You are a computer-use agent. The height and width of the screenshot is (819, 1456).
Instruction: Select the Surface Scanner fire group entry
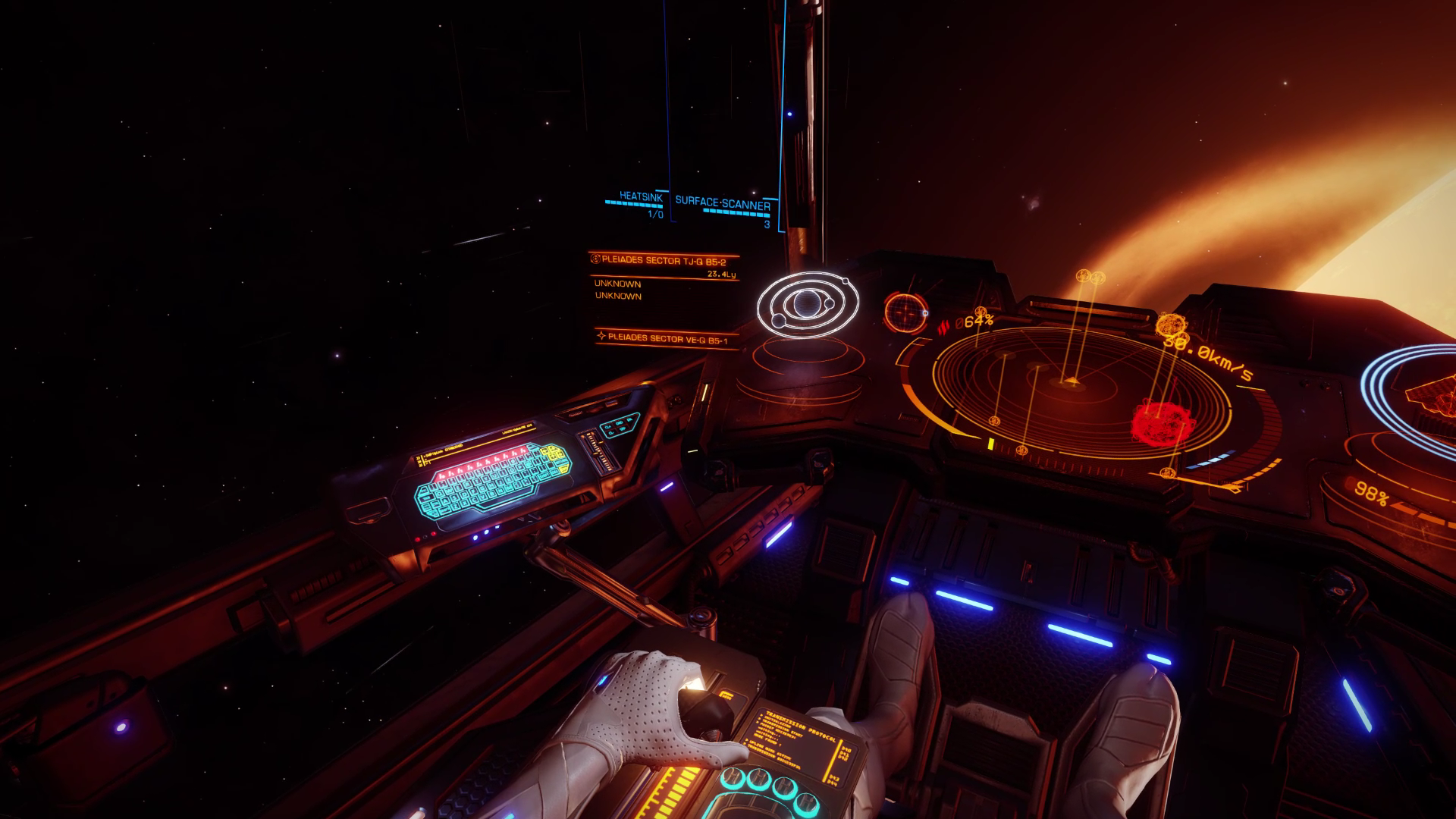click(722, 203)
